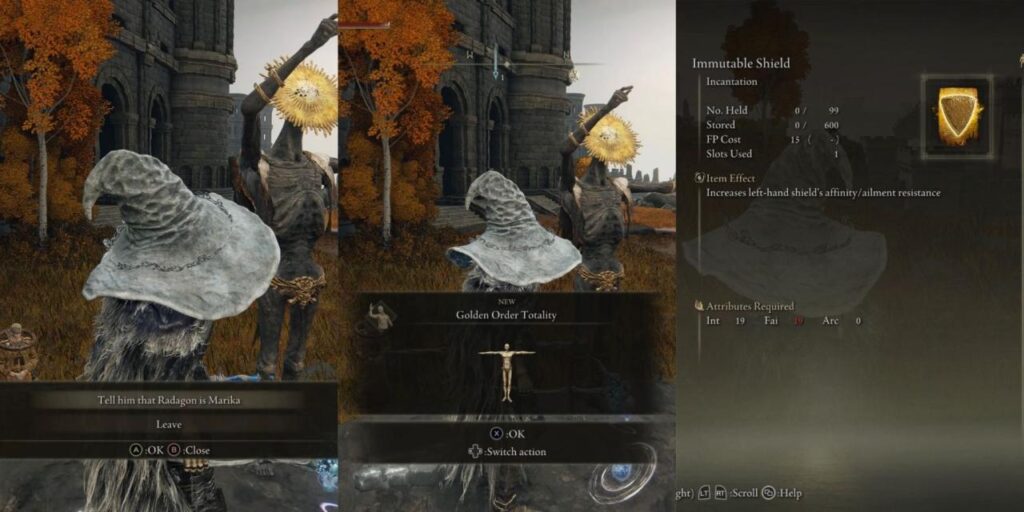The width and height of the screenshot is (1024, 512).
Task: Click the small gesture thumbnail icon
Action: point(379,316)
